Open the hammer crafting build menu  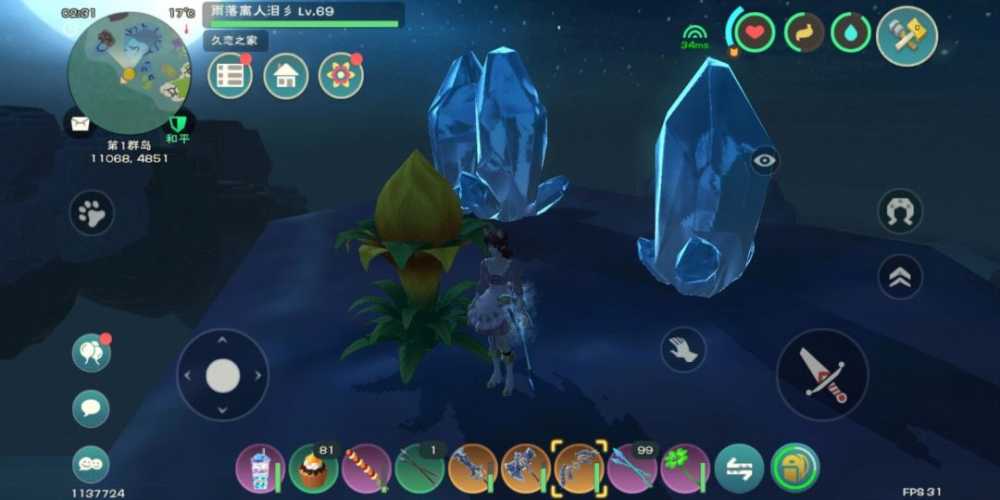pyautogui.click(x=906, y=36)
